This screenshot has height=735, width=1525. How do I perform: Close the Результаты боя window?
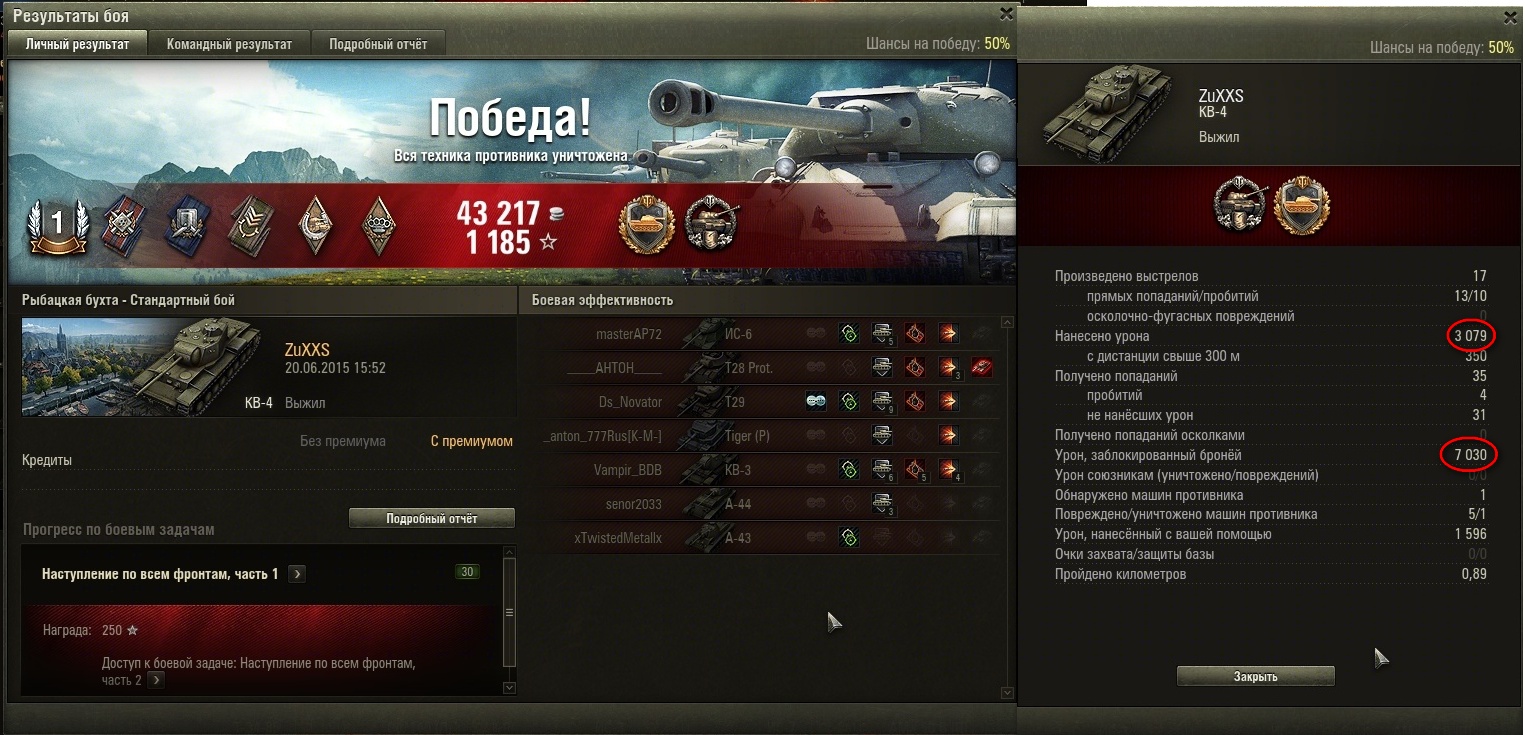(x=1006, y=13)
